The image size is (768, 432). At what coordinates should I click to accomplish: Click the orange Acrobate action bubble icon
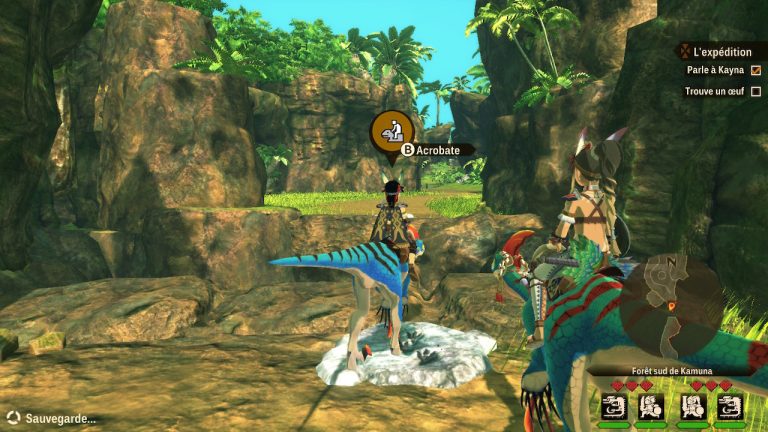click(391, 131)
